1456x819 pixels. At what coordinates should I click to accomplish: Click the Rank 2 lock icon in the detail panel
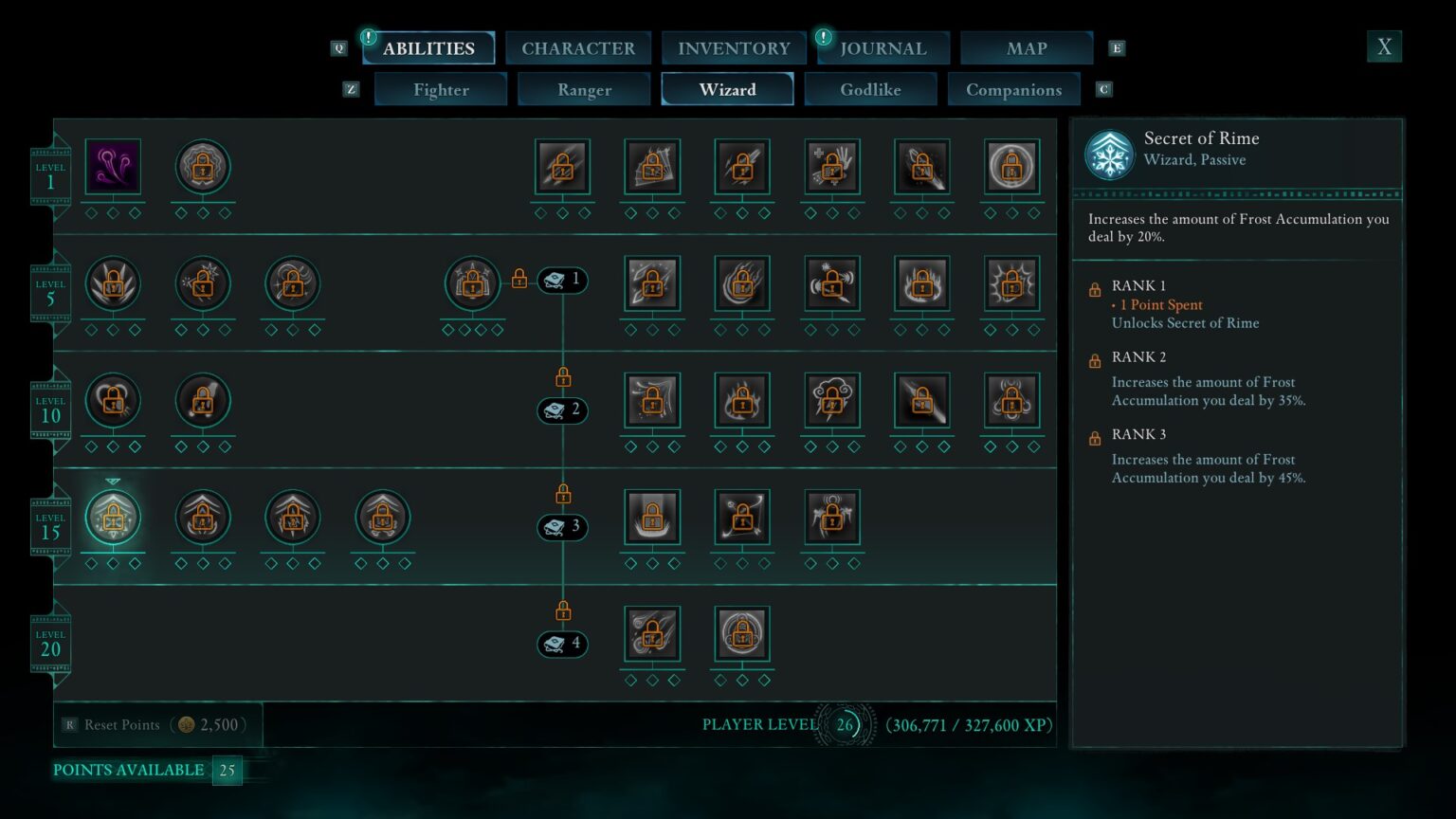coord(1095,358)
